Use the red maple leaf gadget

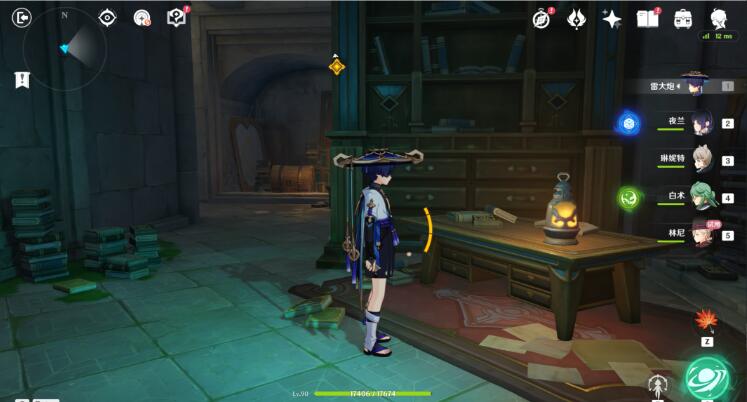705,321
